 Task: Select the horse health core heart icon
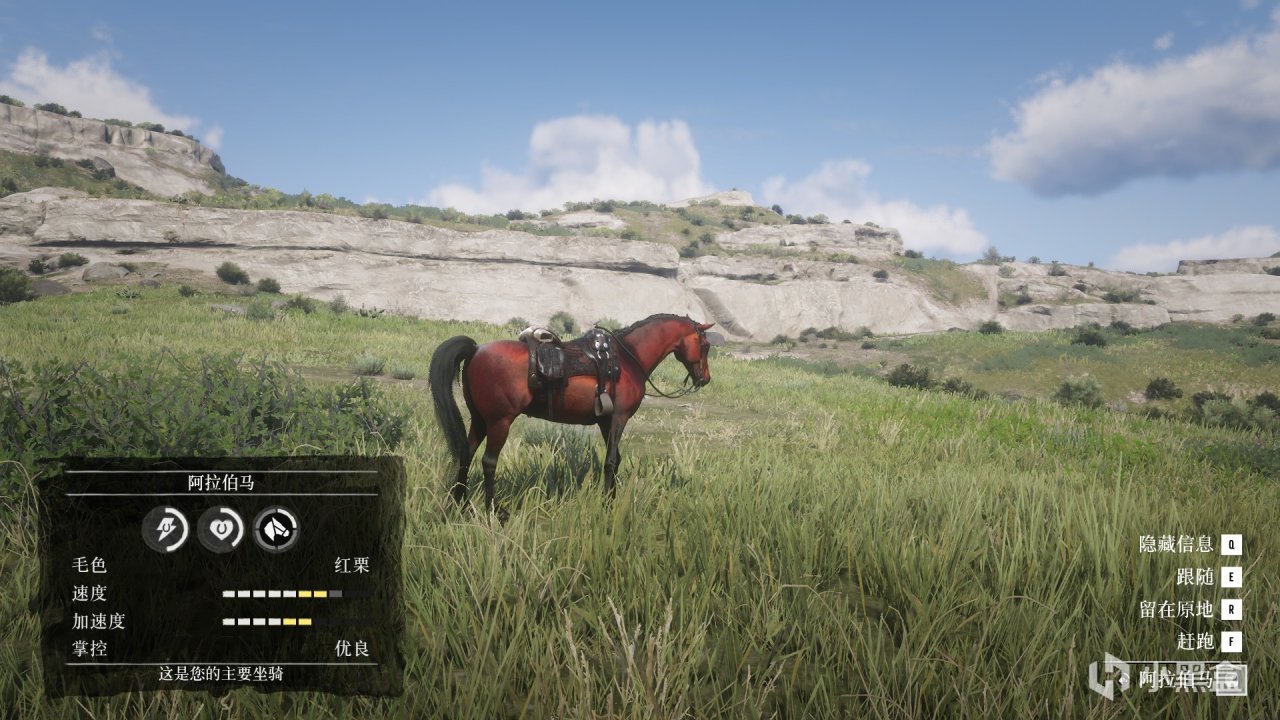coord(220,528)
